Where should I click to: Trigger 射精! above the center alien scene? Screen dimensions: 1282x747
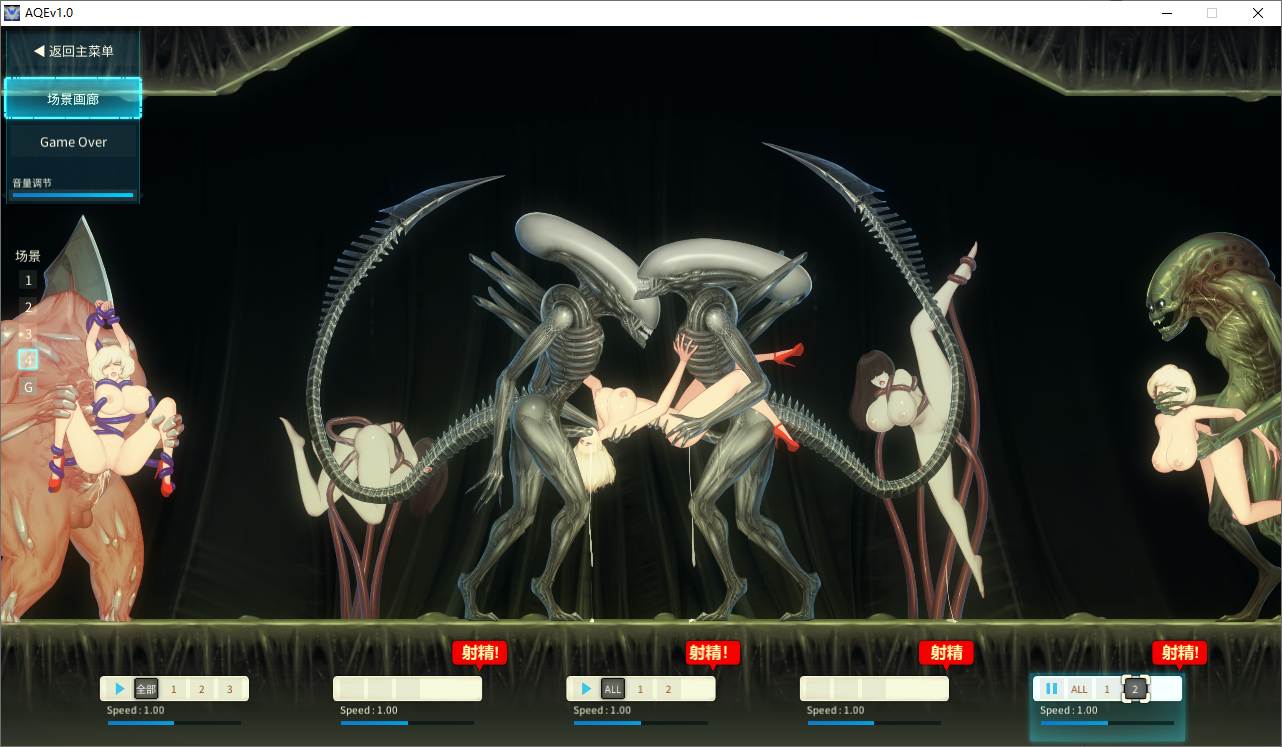[712, 652]
